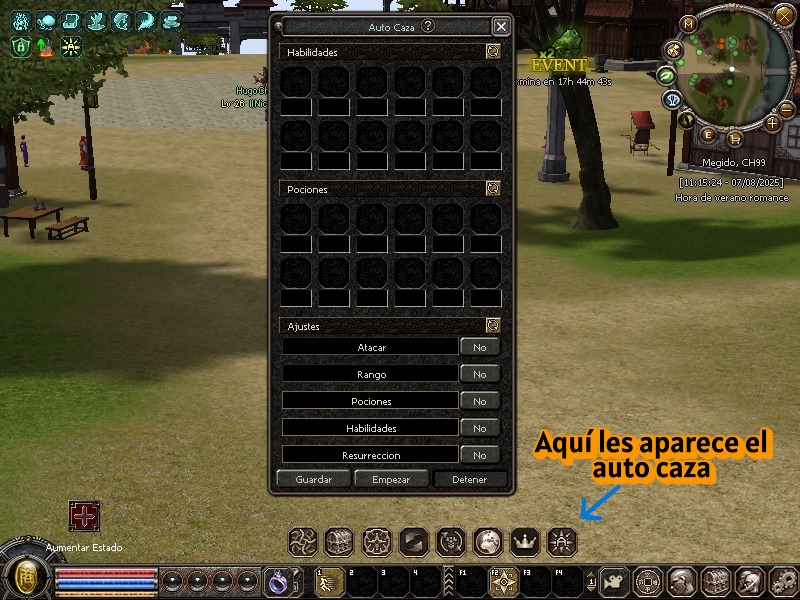Collapse the Ajustes section header button
Screen dimensions: 800x600
point(492,325)
